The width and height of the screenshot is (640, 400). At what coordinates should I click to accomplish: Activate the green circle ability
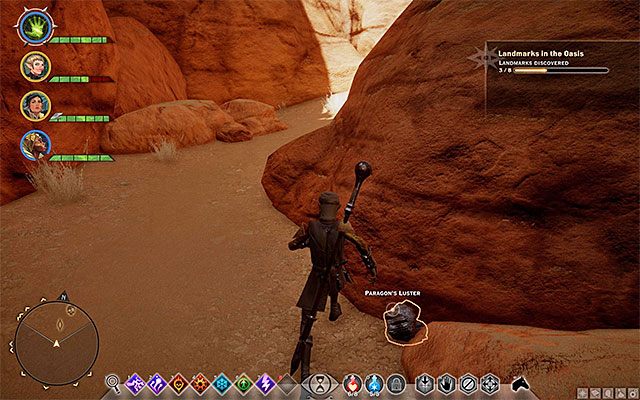coord(243,382)
